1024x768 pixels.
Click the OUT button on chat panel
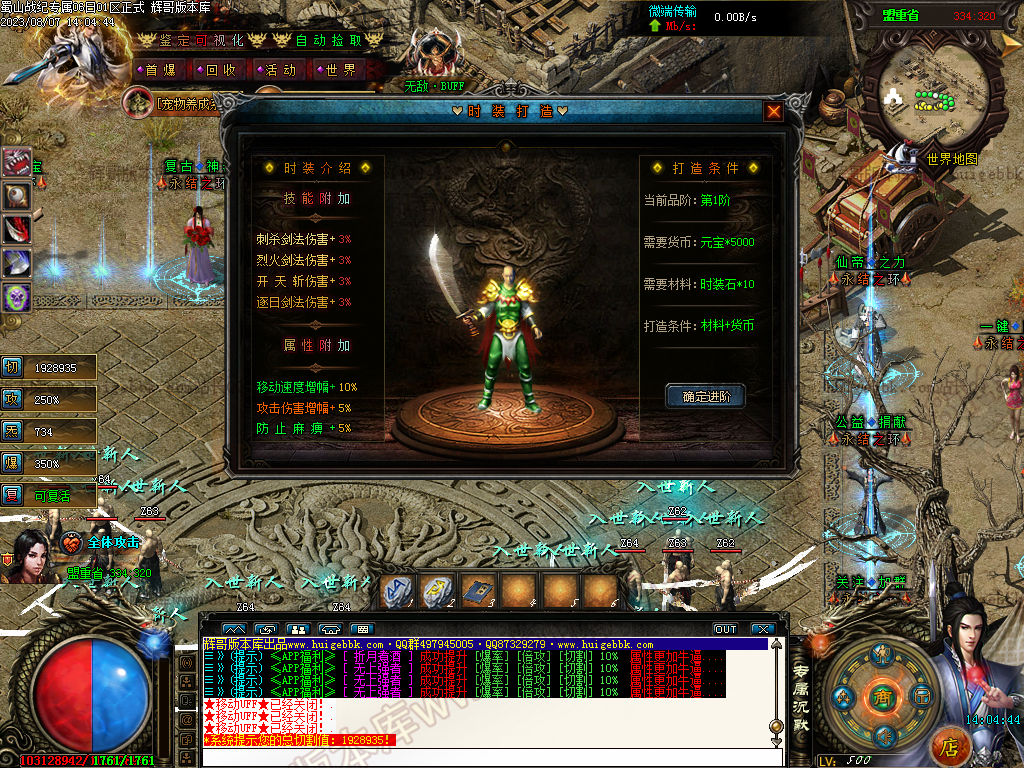725,629
